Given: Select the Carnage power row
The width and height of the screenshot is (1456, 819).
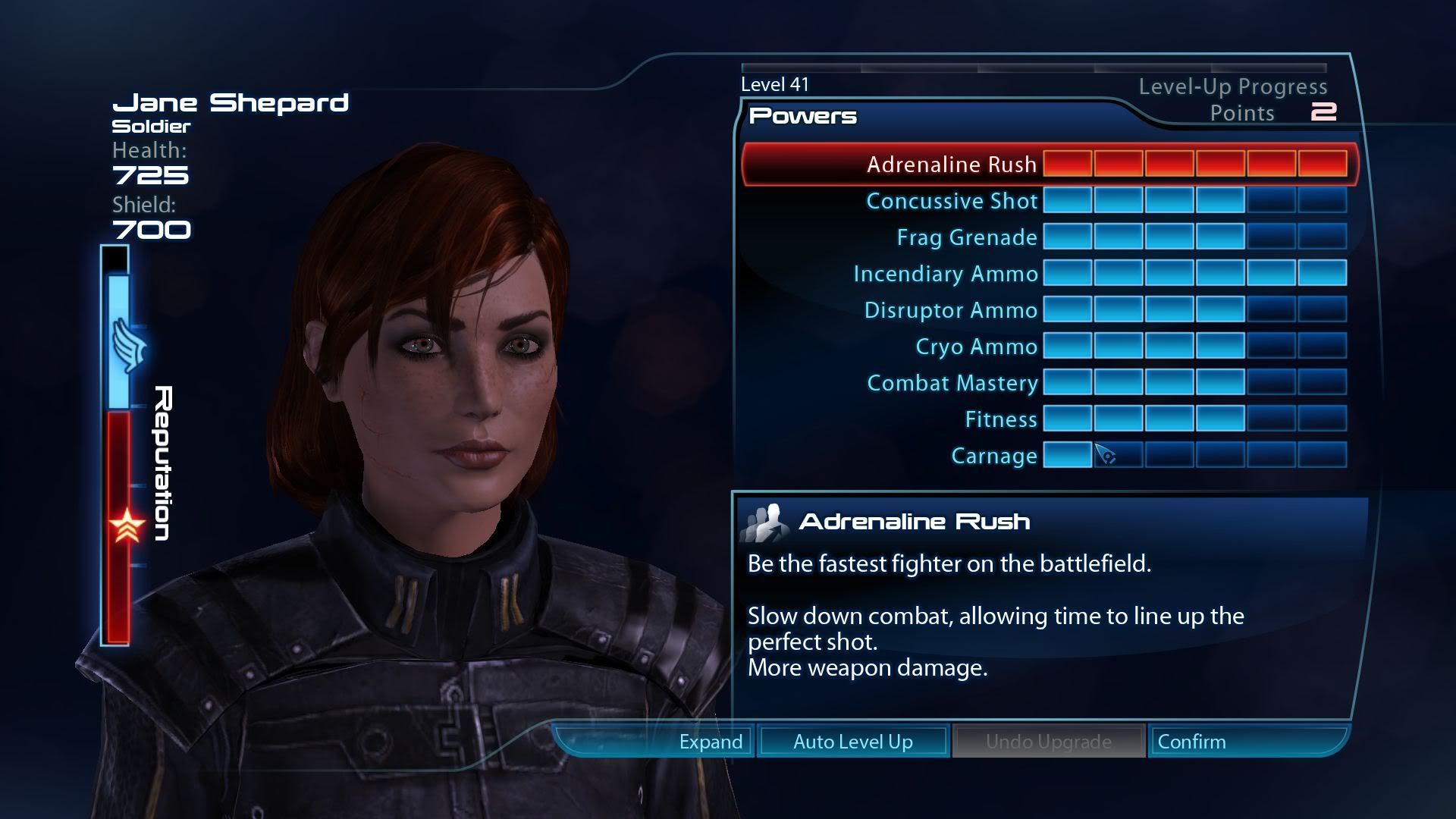Looking at the screenshot, I should click(x=994, y=456).
